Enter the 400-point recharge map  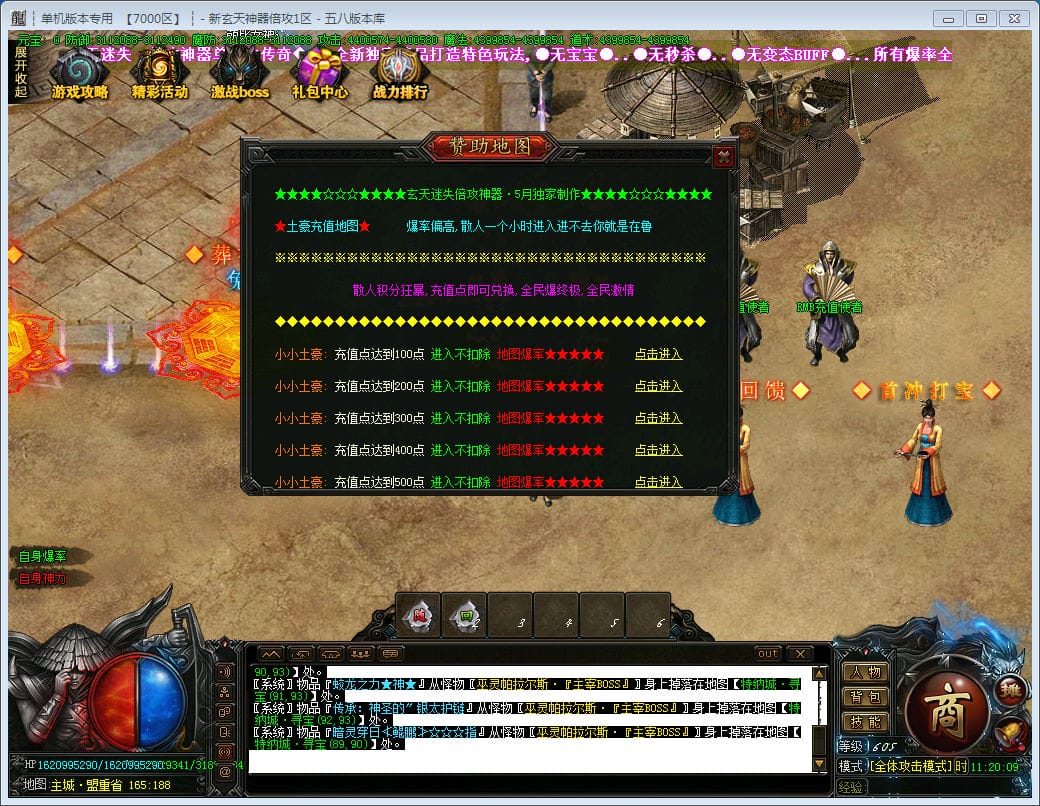658,450
